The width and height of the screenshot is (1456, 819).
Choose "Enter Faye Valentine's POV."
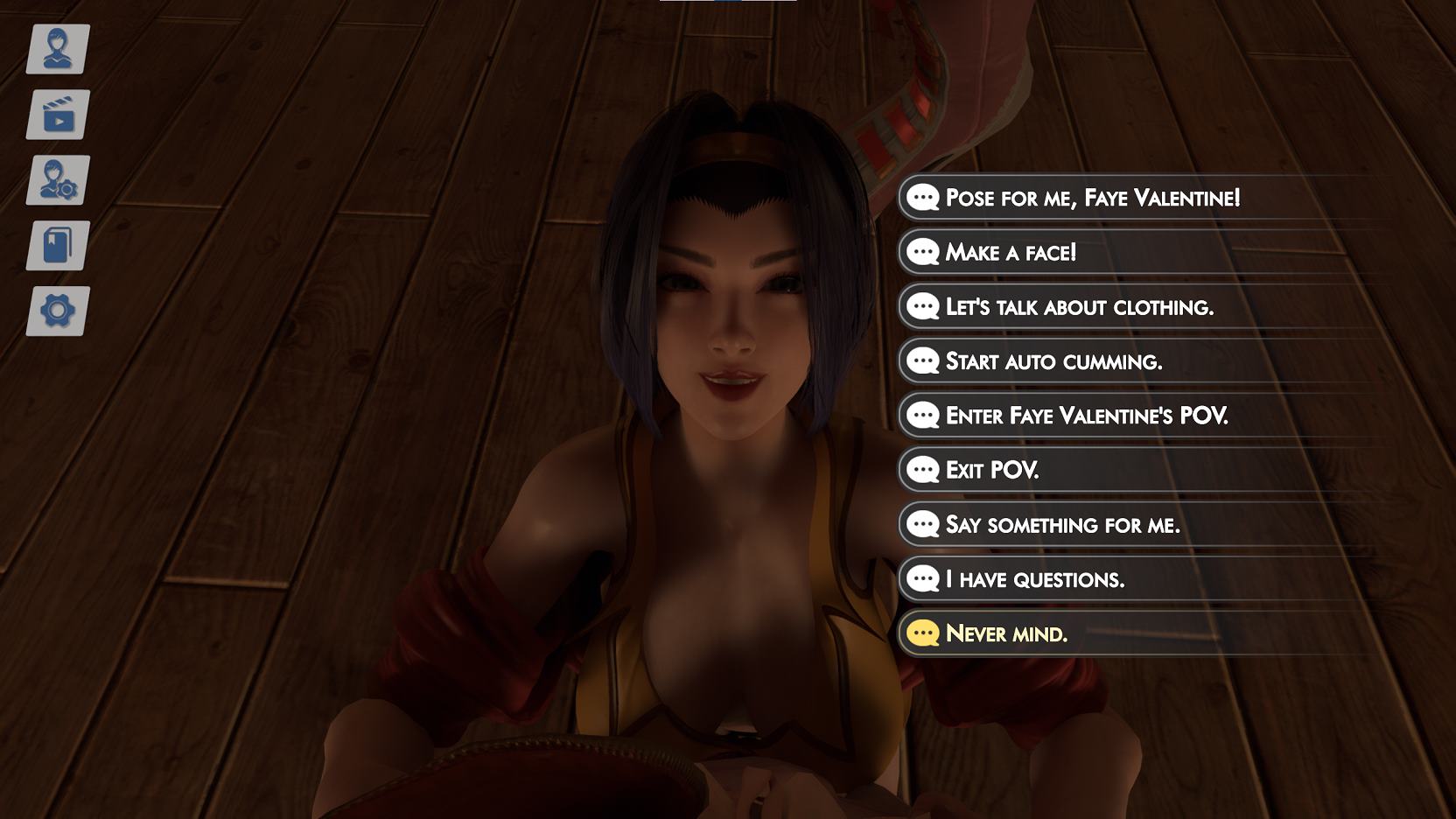[1087, 416]
